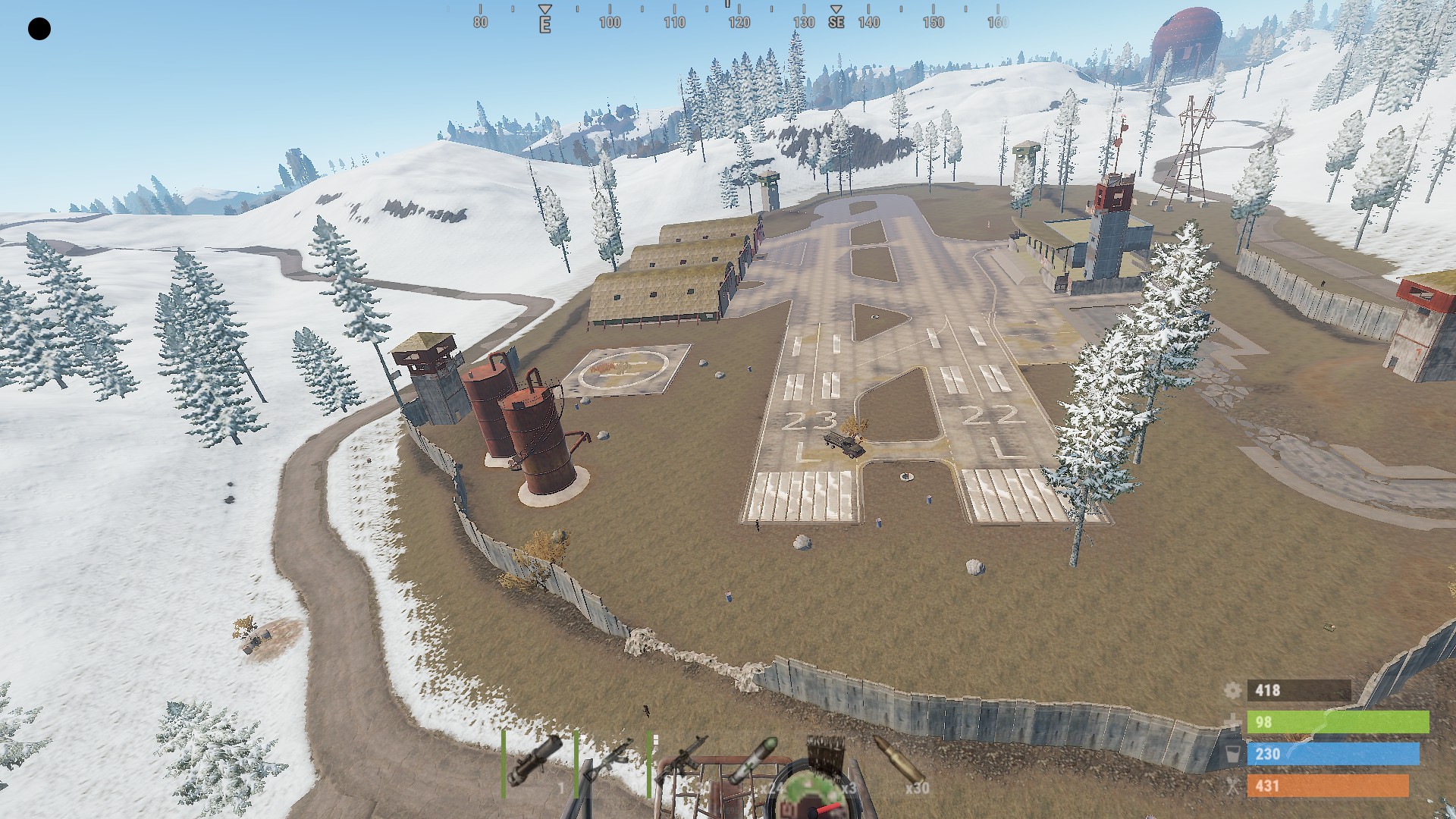1456x819 pixels.
Task: Click the blue hydration bar showing 230
Action: (1335, 754)
